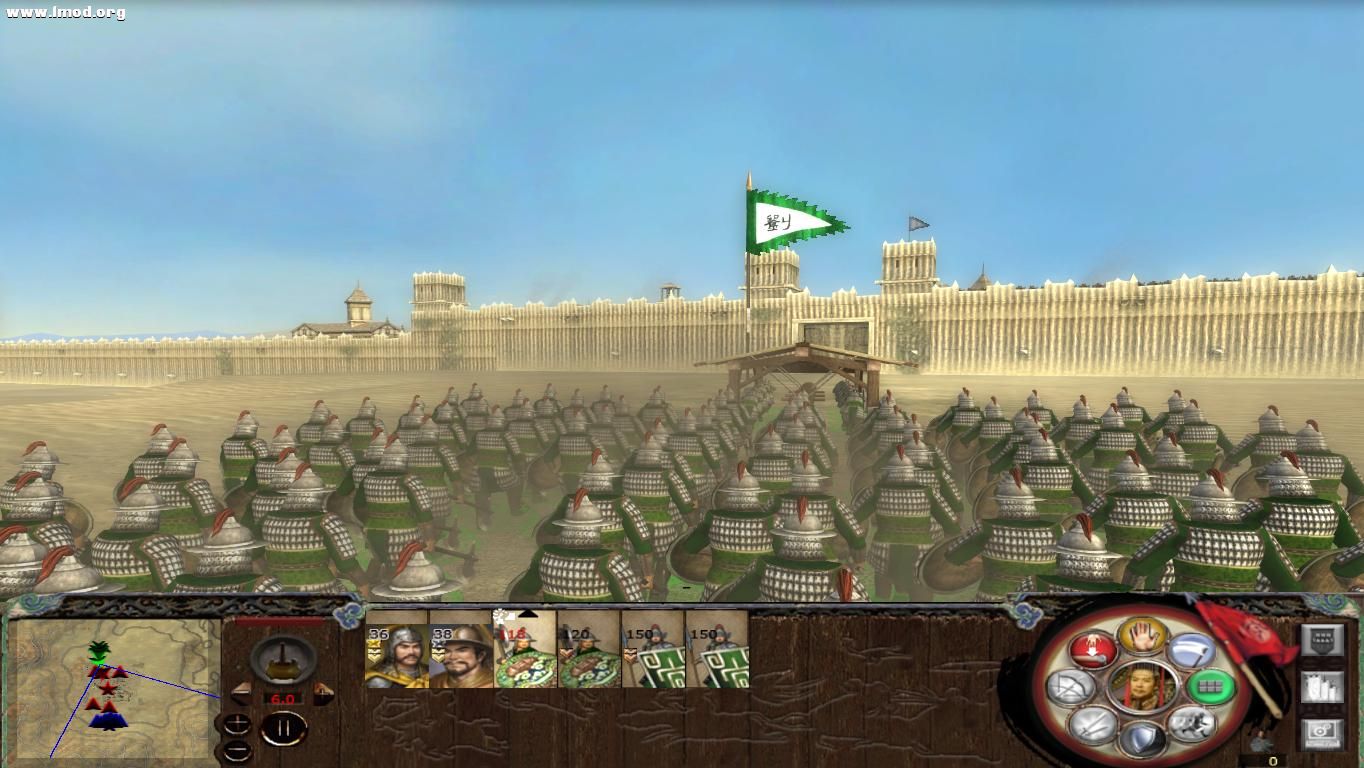Decrease battle speed with the left arrow

240,692
